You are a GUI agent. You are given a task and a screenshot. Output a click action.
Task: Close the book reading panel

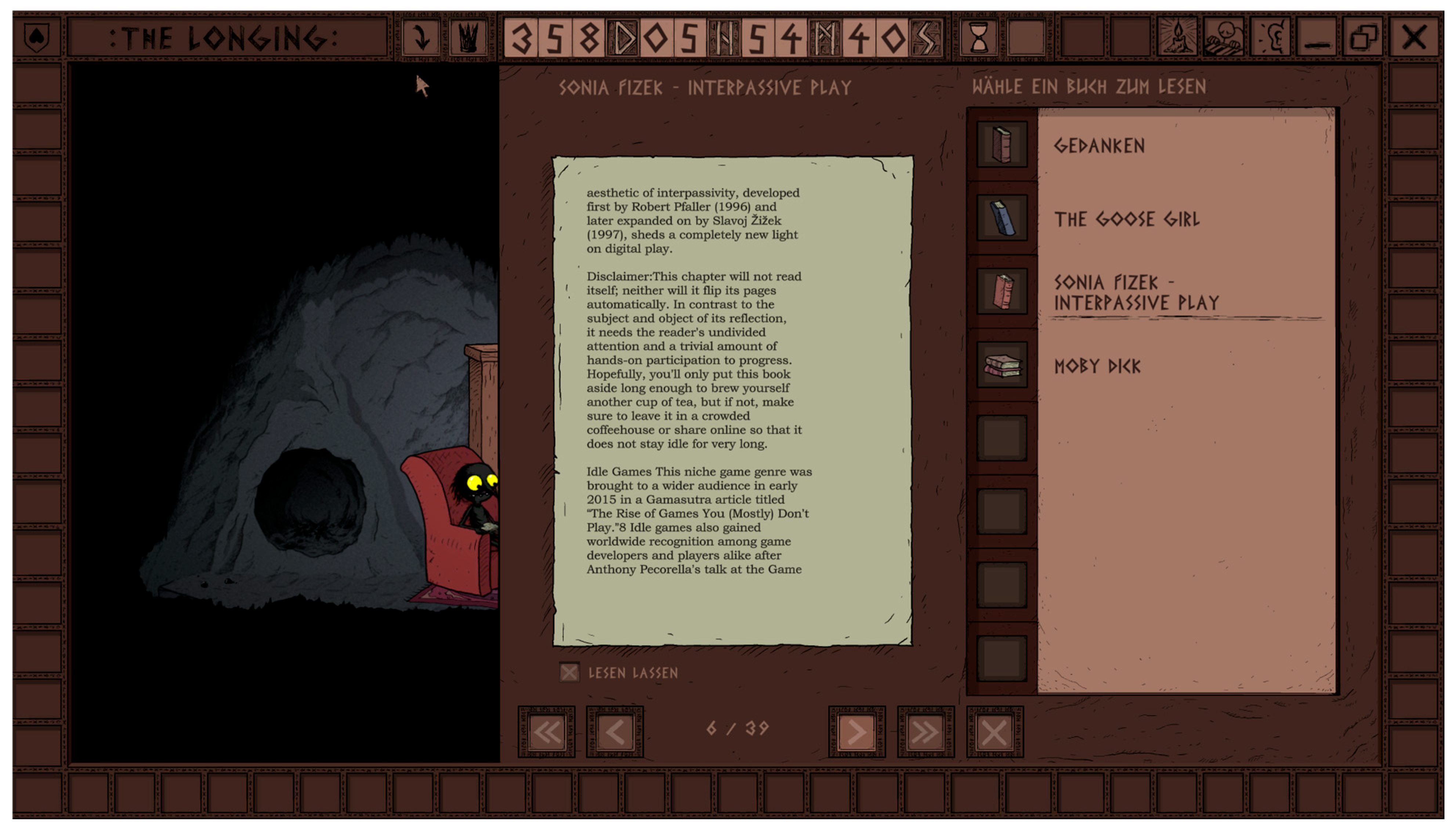point(994,732)
